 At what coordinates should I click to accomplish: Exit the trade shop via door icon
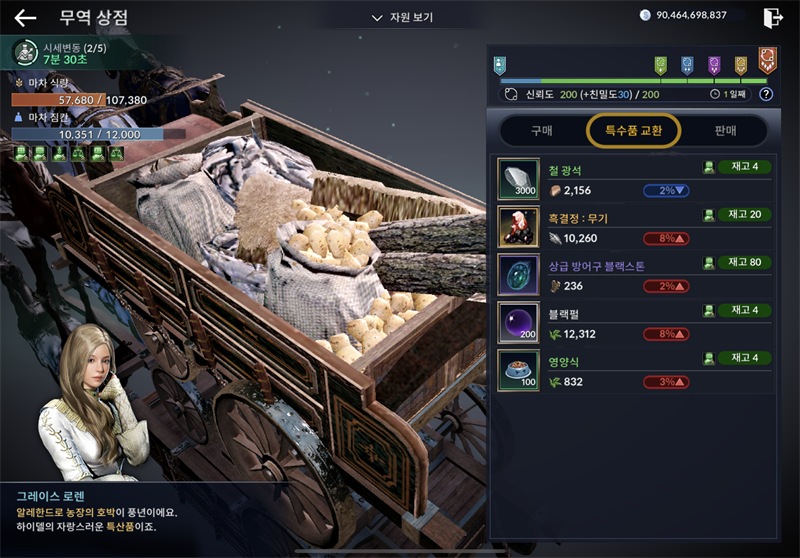tap(772, 17)
